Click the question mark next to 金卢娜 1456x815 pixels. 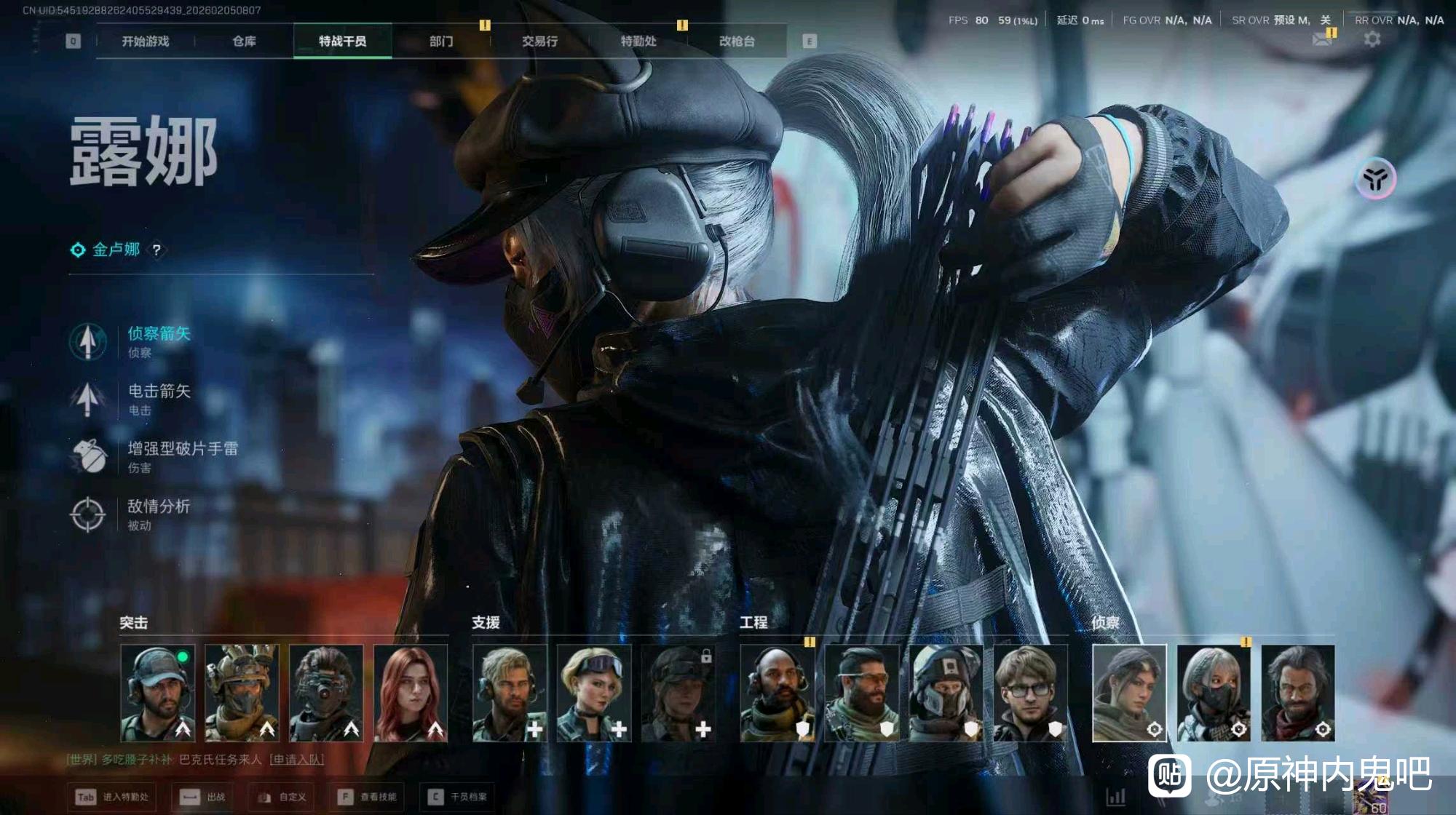click(x=156, y=250)
